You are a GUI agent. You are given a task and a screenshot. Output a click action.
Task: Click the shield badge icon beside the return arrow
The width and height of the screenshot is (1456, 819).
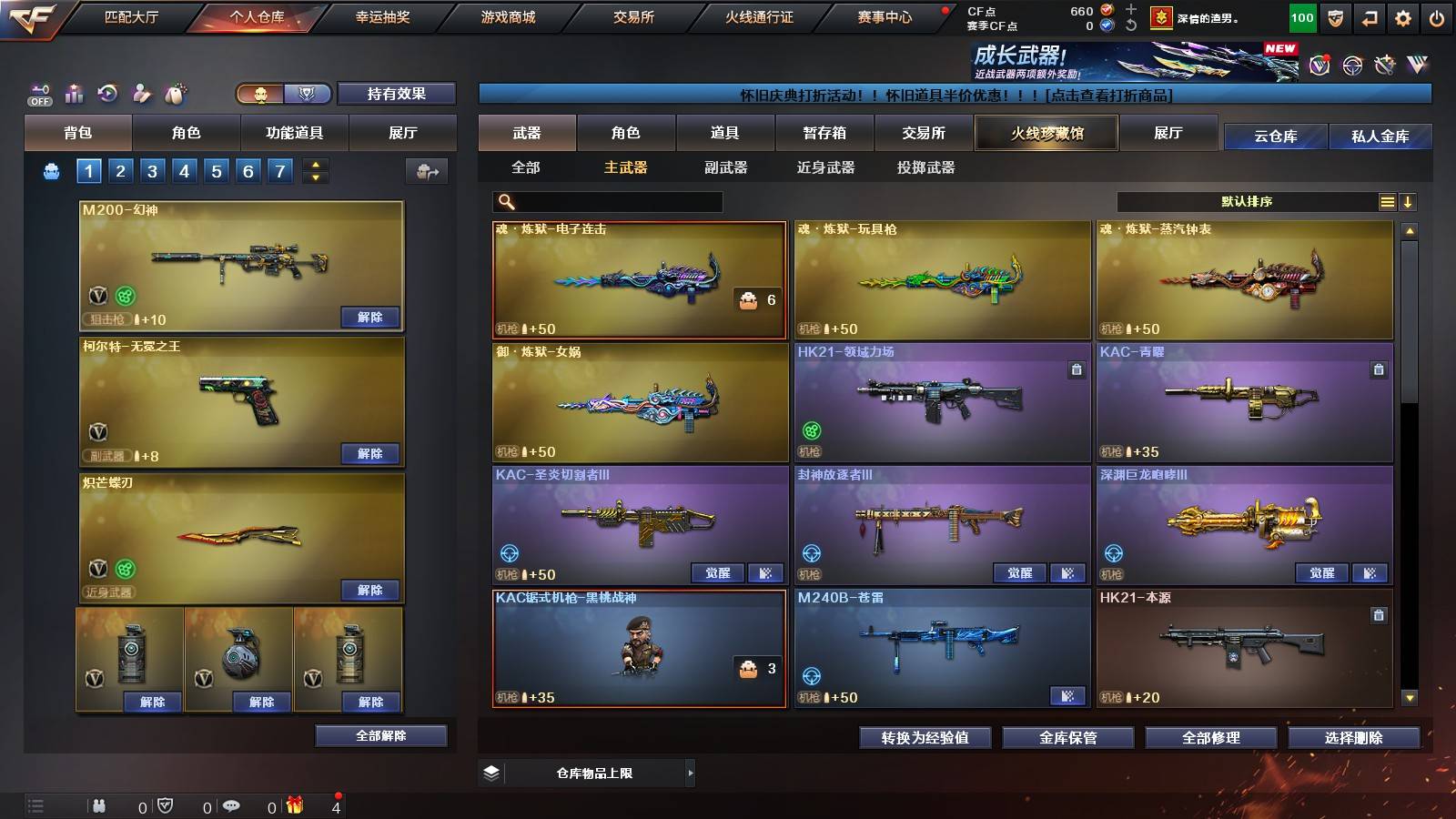coord(1335,18)
